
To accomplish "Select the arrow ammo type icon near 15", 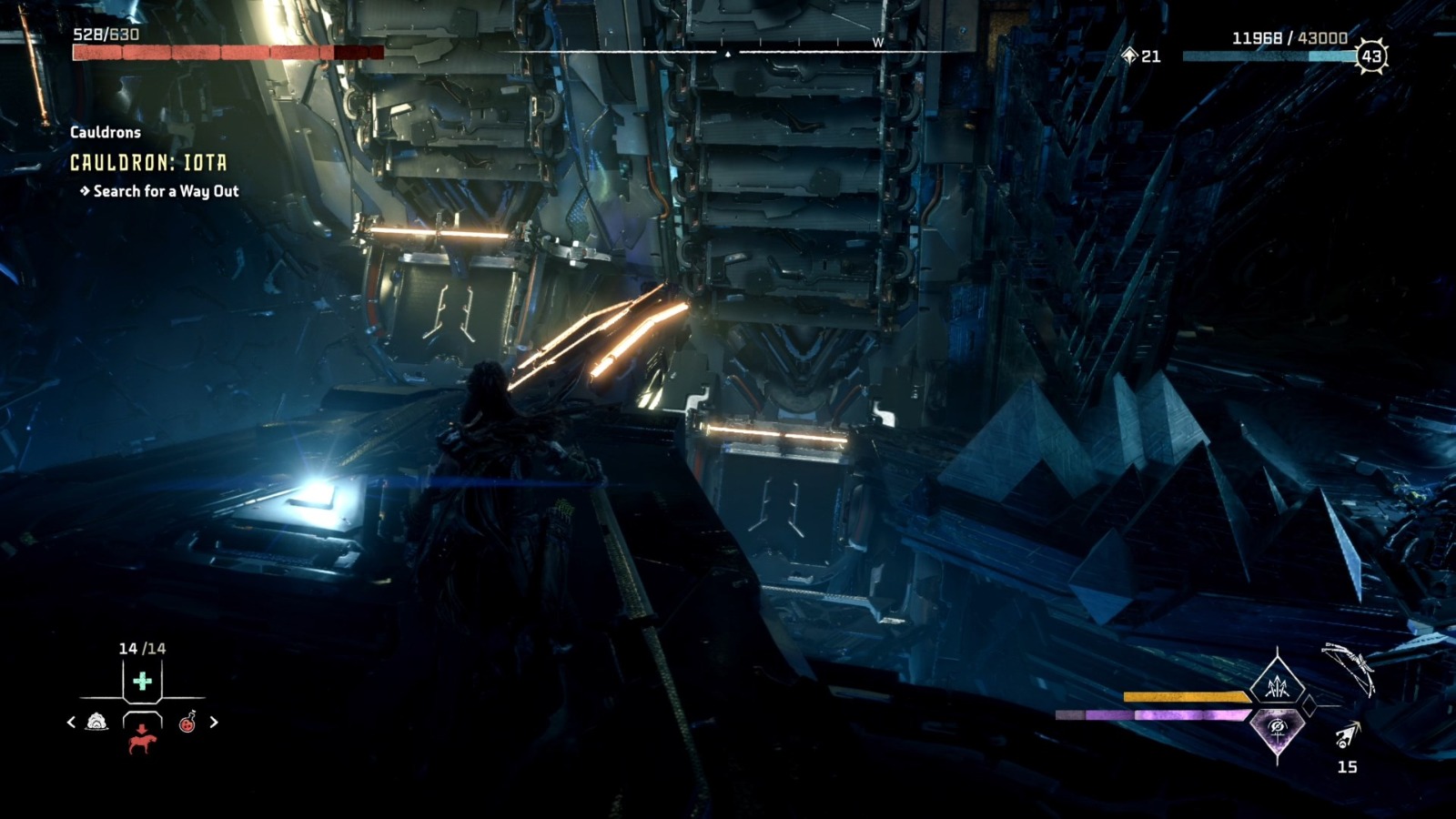I will point(1347,735).
